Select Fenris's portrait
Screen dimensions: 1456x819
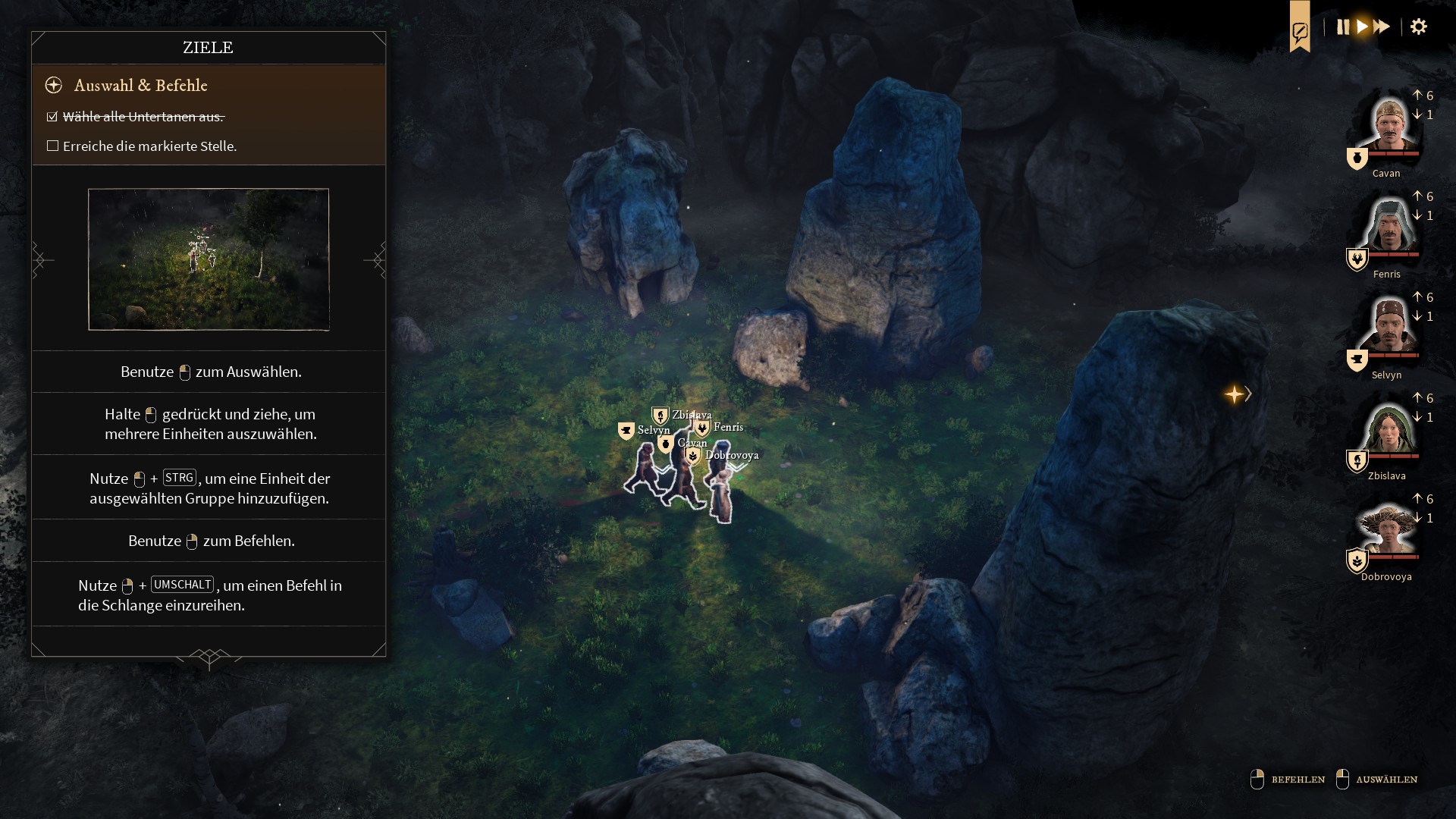tap(1388, 226)
